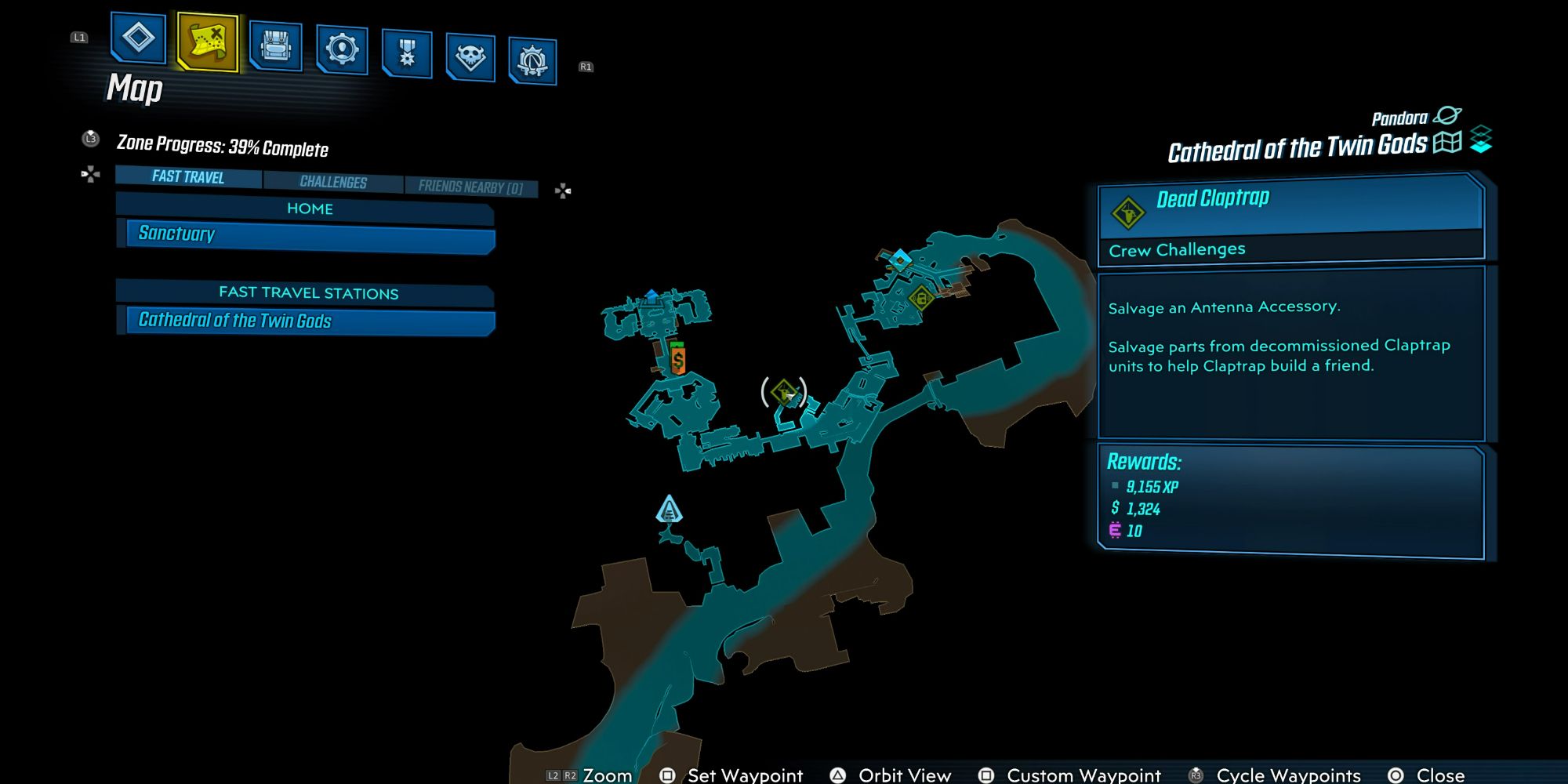The image size is (1568, 784).
Task: Show the Fast Travel list tab
Action: pos(188,177)
